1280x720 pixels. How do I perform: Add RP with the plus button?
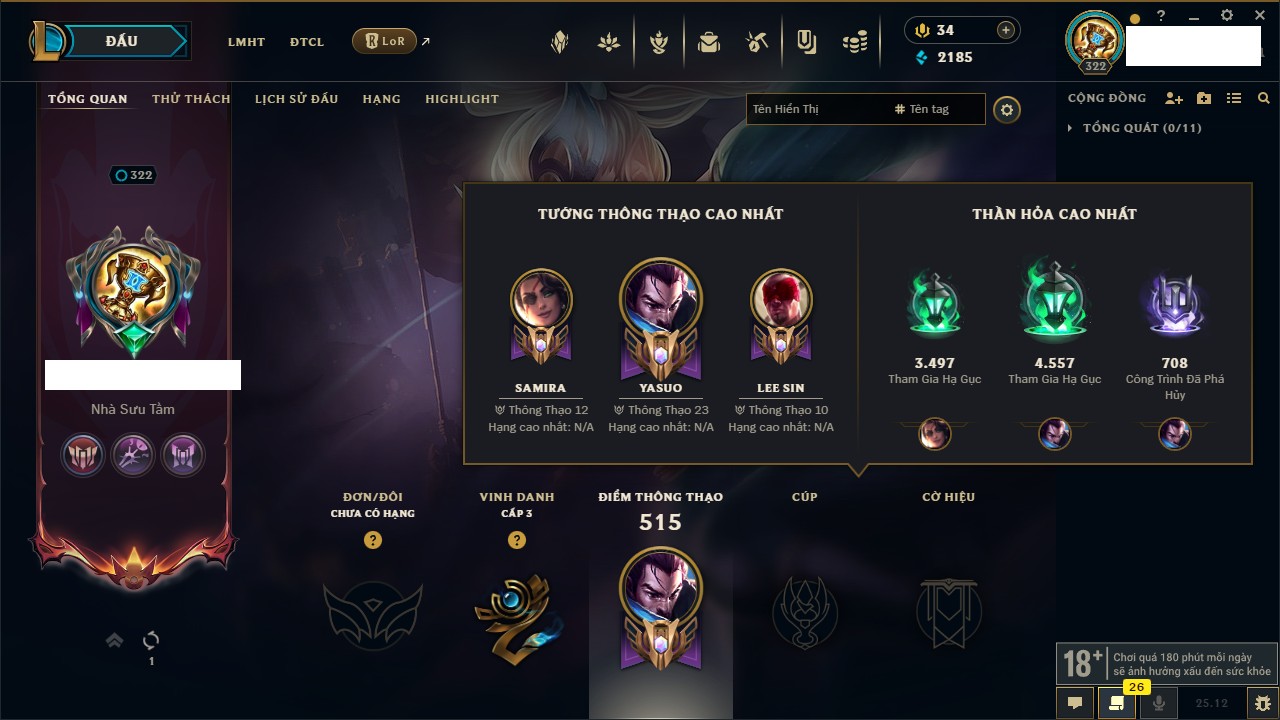[x=1005, y=30]
